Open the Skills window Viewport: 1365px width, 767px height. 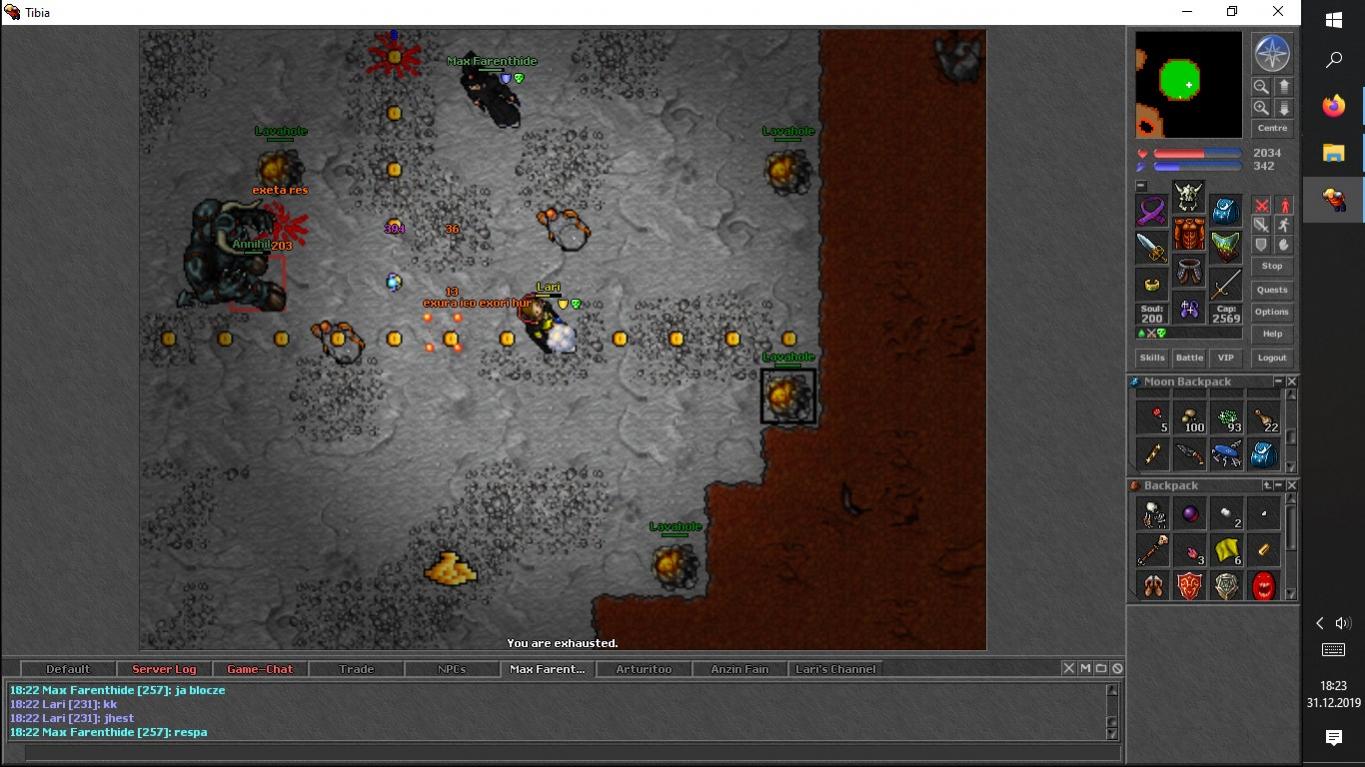tap(1152, 358)
